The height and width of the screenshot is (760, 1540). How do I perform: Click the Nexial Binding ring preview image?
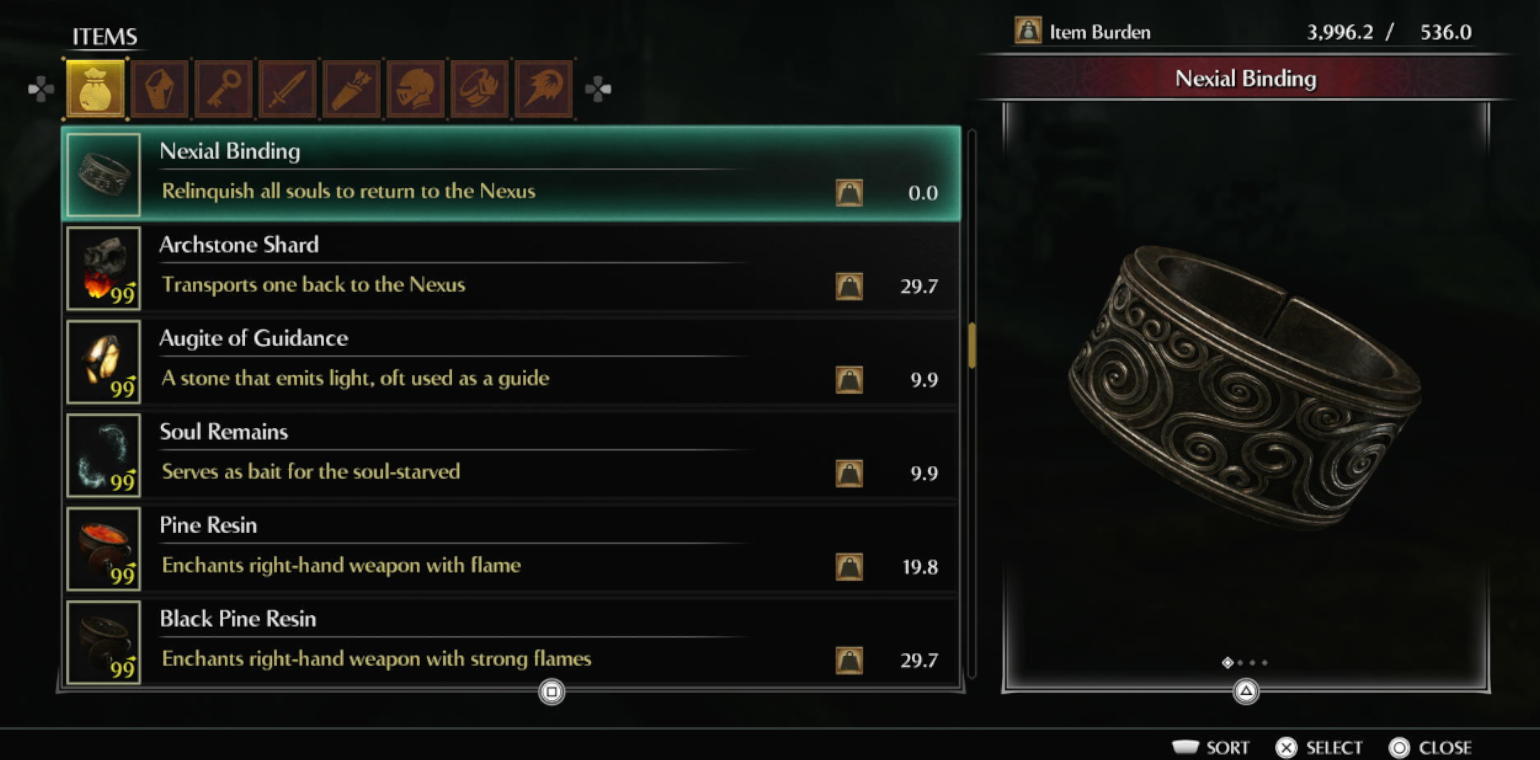click(1245, 385)
